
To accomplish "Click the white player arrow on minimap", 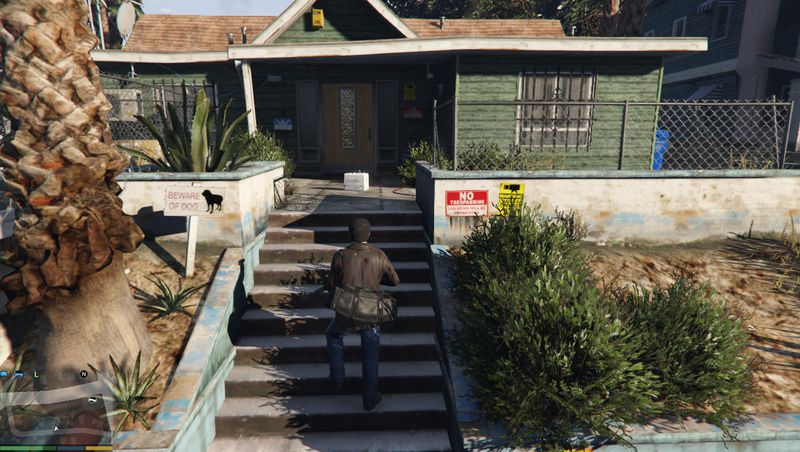I will click(56, 428).
